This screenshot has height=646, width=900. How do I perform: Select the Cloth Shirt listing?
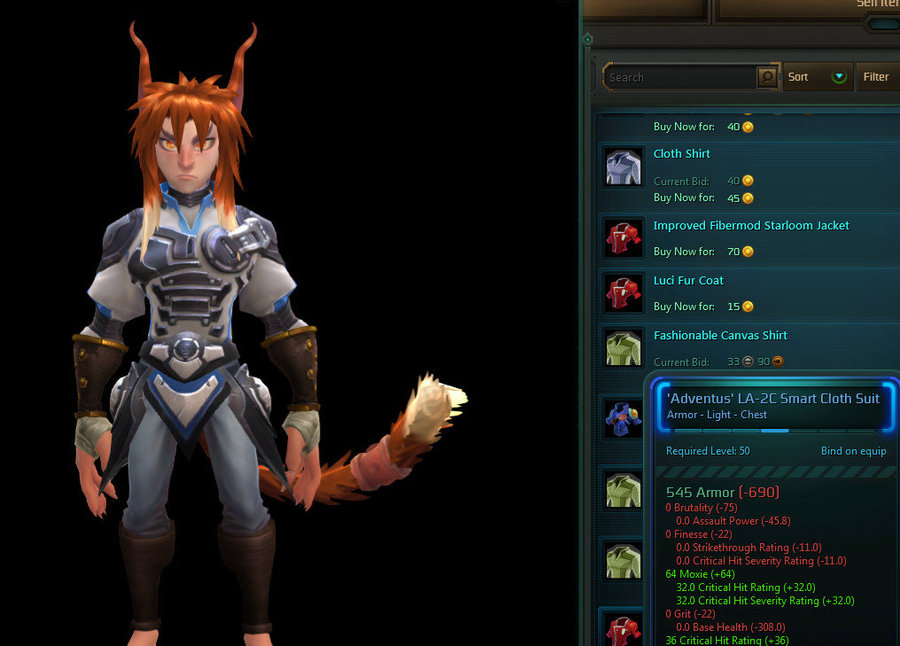coord(682,154)
